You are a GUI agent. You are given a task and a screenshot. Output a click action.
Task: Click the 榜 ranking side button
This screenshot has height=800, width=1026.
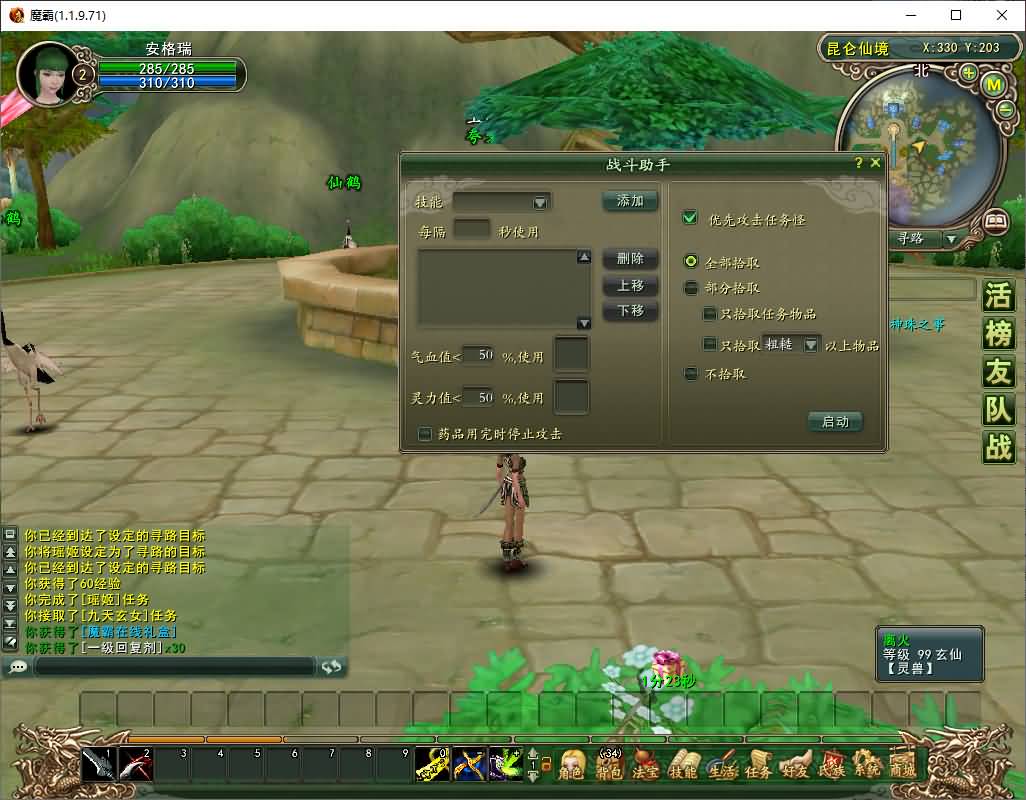click(998, 333)
